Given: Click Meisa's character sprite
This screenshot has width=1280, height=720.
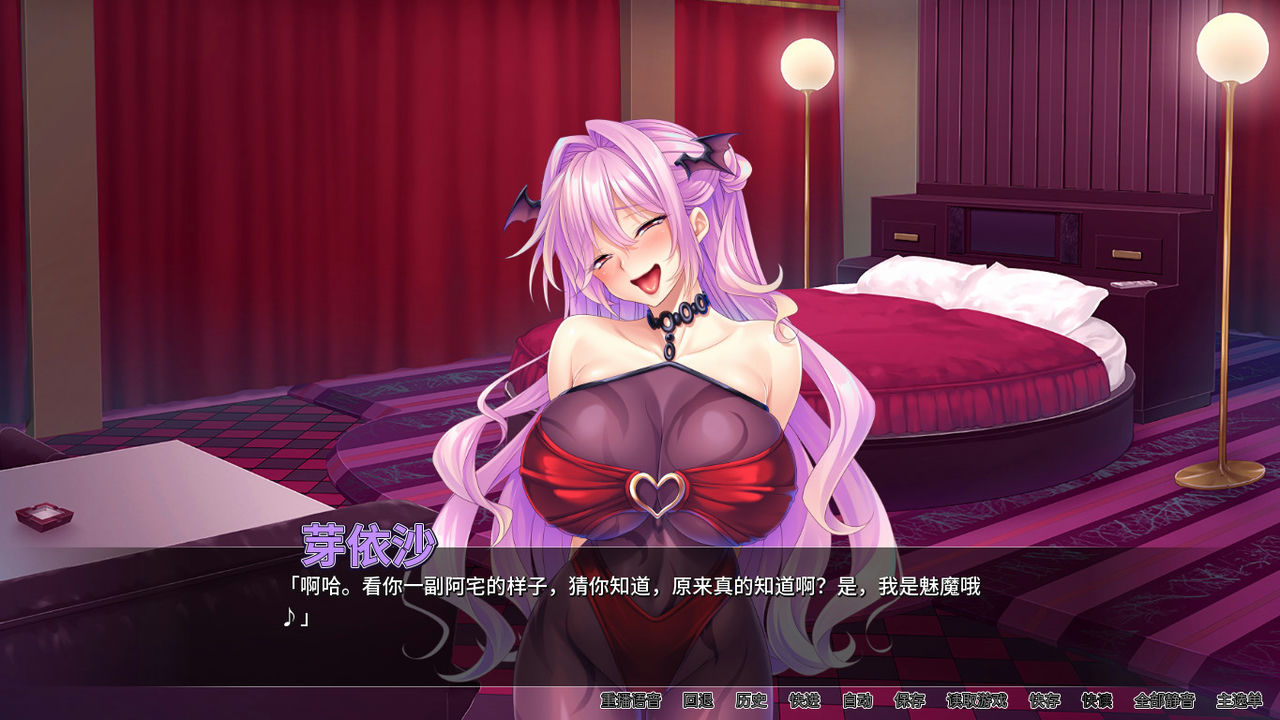Looking at the screenshot, I should pos(650,350).
